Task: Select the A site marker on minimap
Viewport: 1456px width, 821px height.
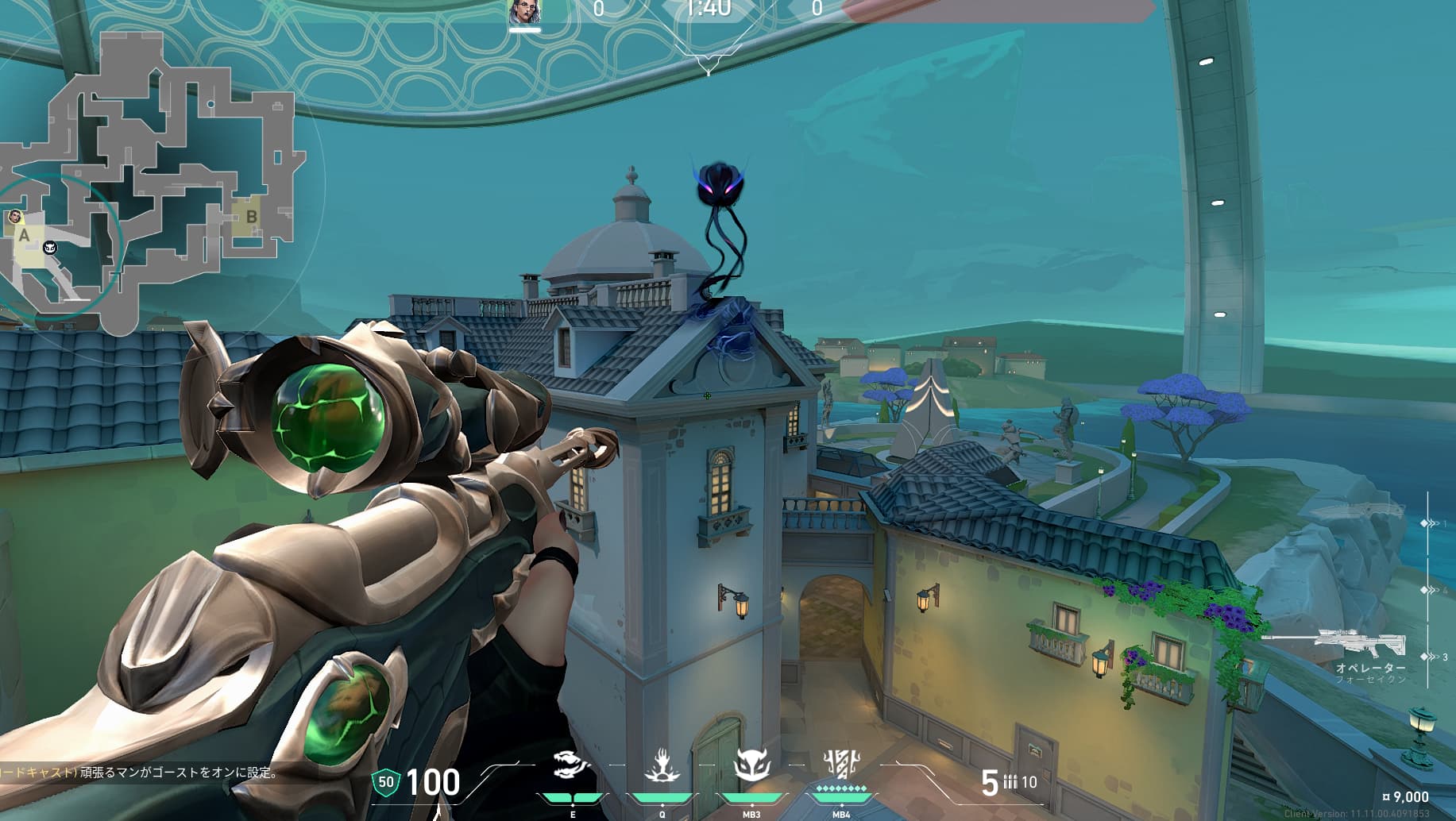Action: pyautogui.click(x=24, y=235)
